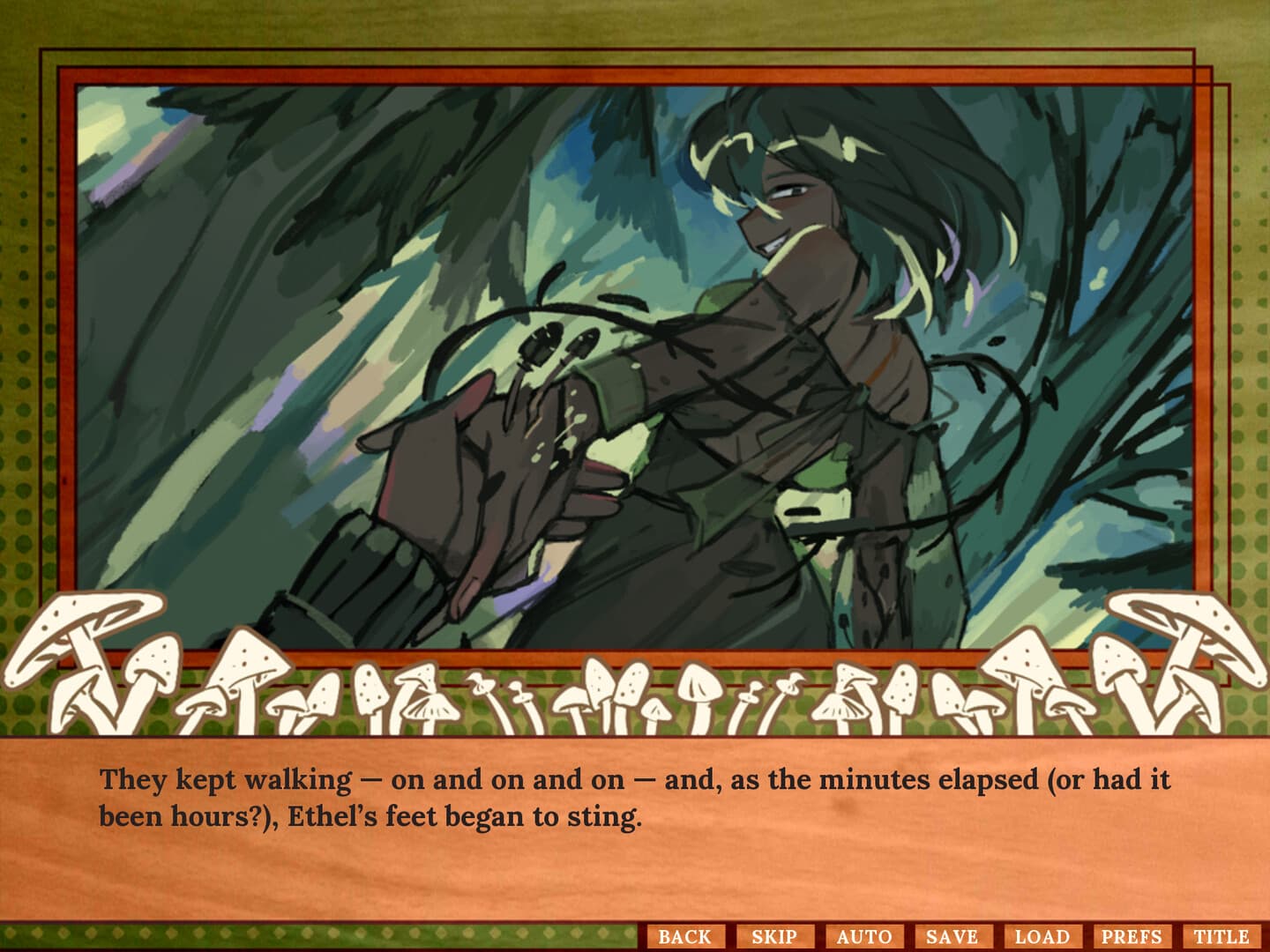Click the character artwork in the scene frame

coord(794,353)
